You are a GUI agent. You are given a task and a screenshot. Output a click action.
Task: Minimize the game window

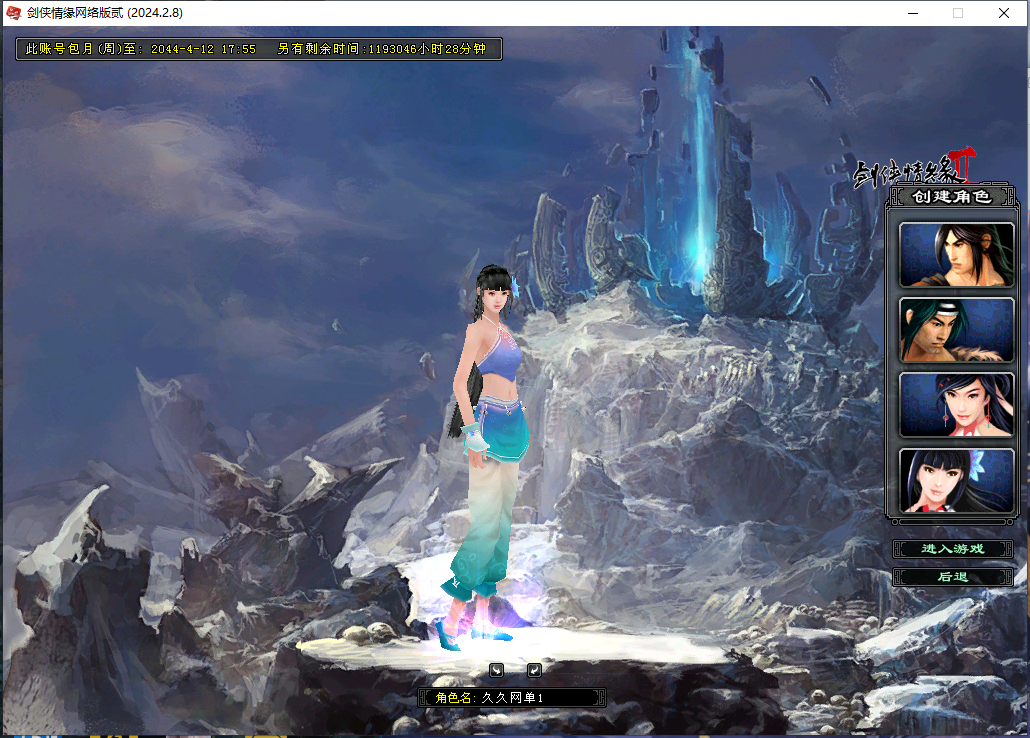point(912,13)
